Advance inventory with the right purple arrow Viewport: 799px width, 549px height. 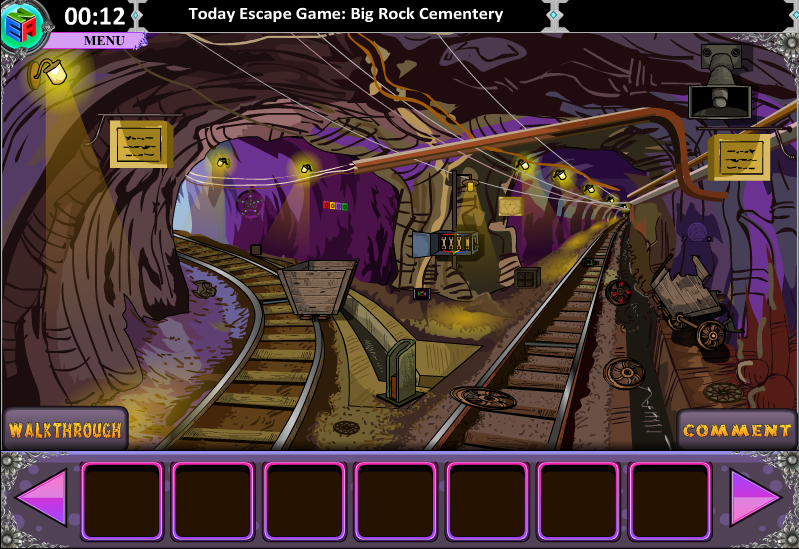pyautogui.click(x=755, y=497)
